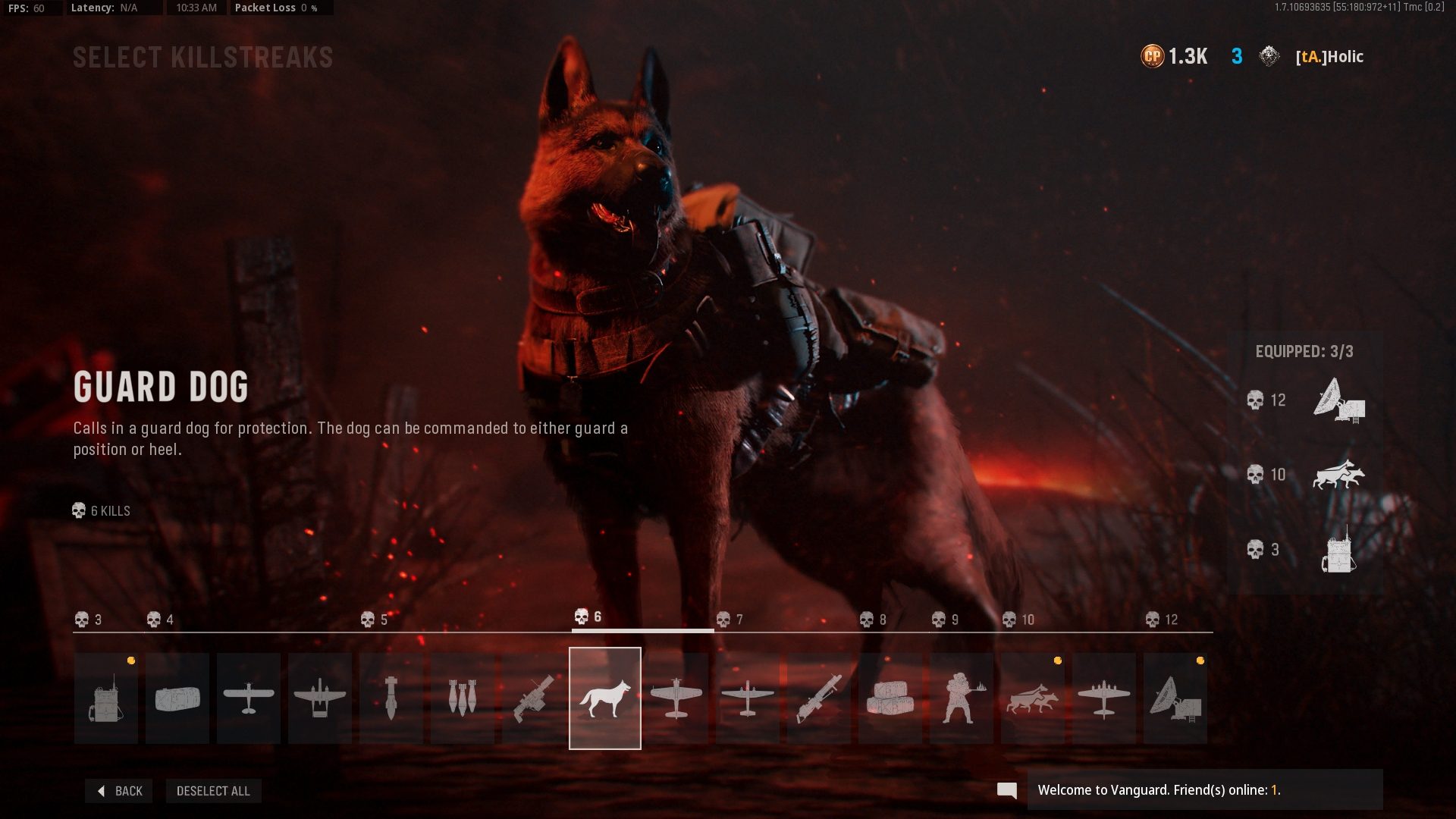
Task: Select the Attack Dogs killstreak icon
Action: (1031, 698)
